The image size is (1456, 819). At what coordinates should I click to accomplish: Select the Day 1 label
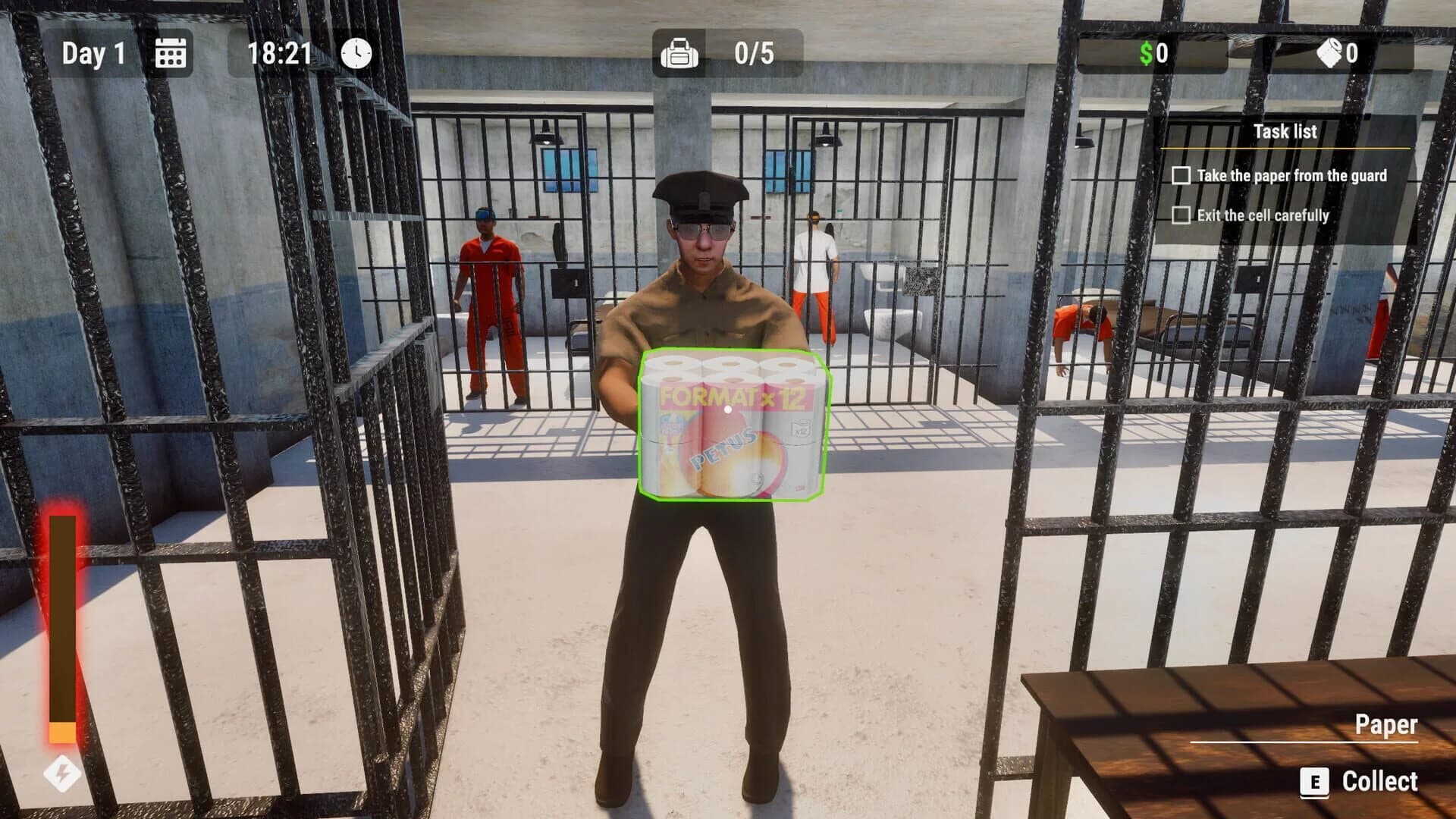coord(95,54)
